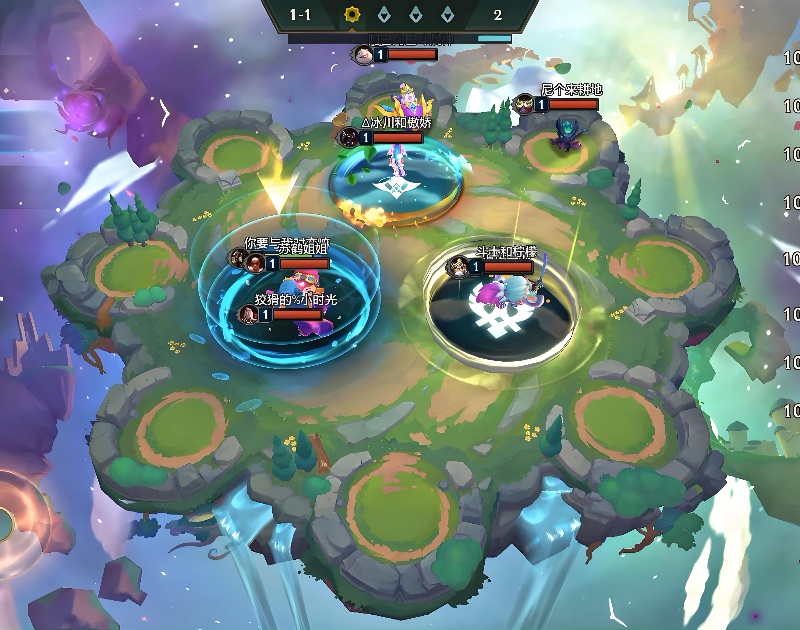Image resolution: width=800 pixels, height=630 pixels.
Task: Choose the blue portal with diamond emblem
Action: pos(395,183)
